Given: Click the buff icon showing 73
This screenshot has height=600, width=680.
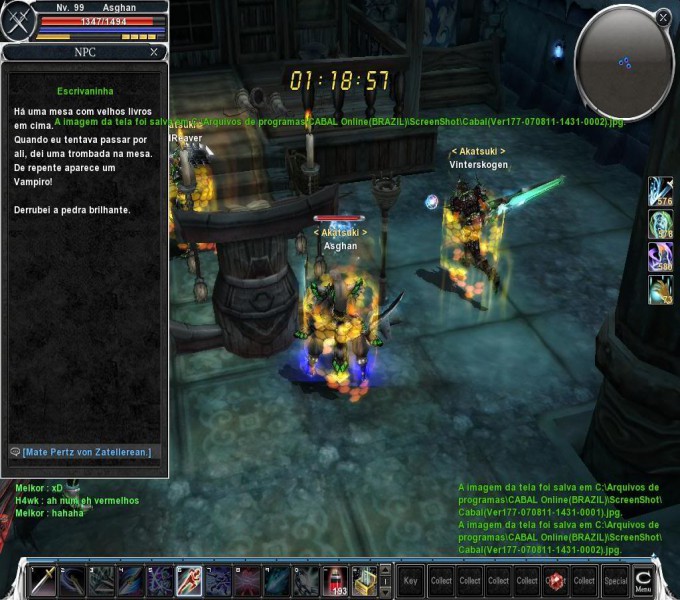Looking at the screenshot, I should (660, 290).
